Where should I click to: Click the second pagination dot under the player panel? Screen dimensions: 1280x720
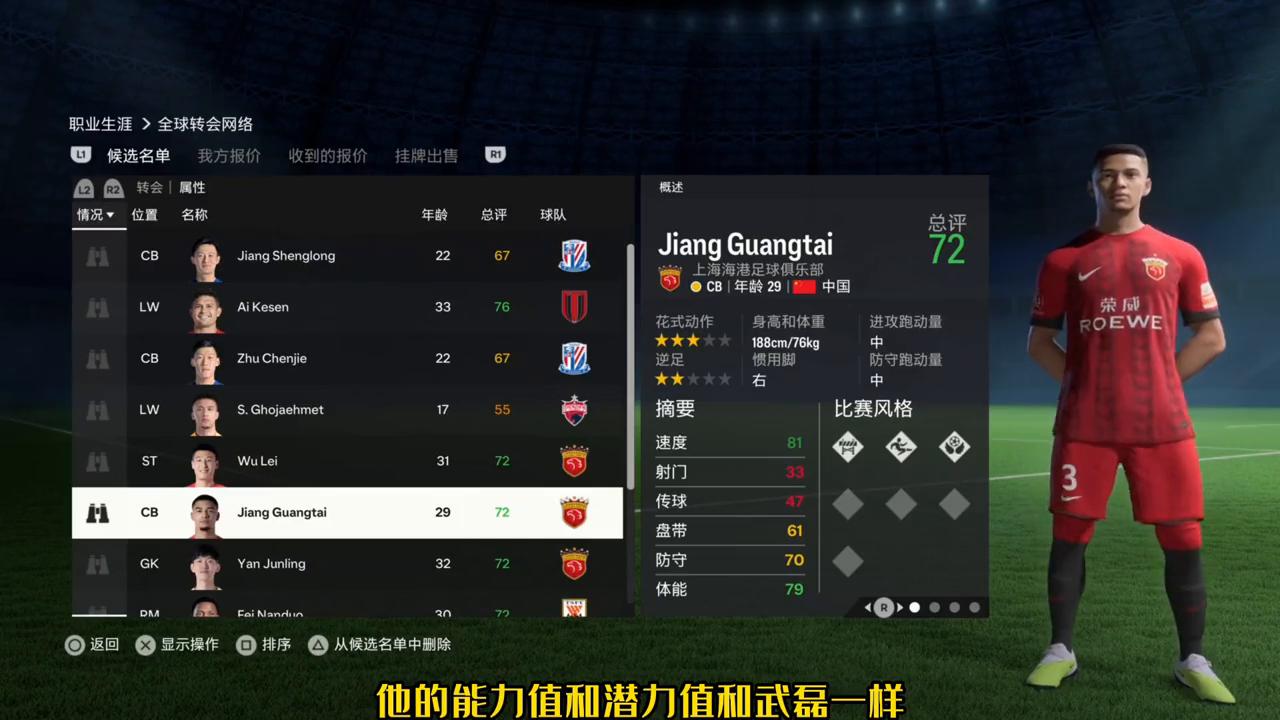click(935, 607)
